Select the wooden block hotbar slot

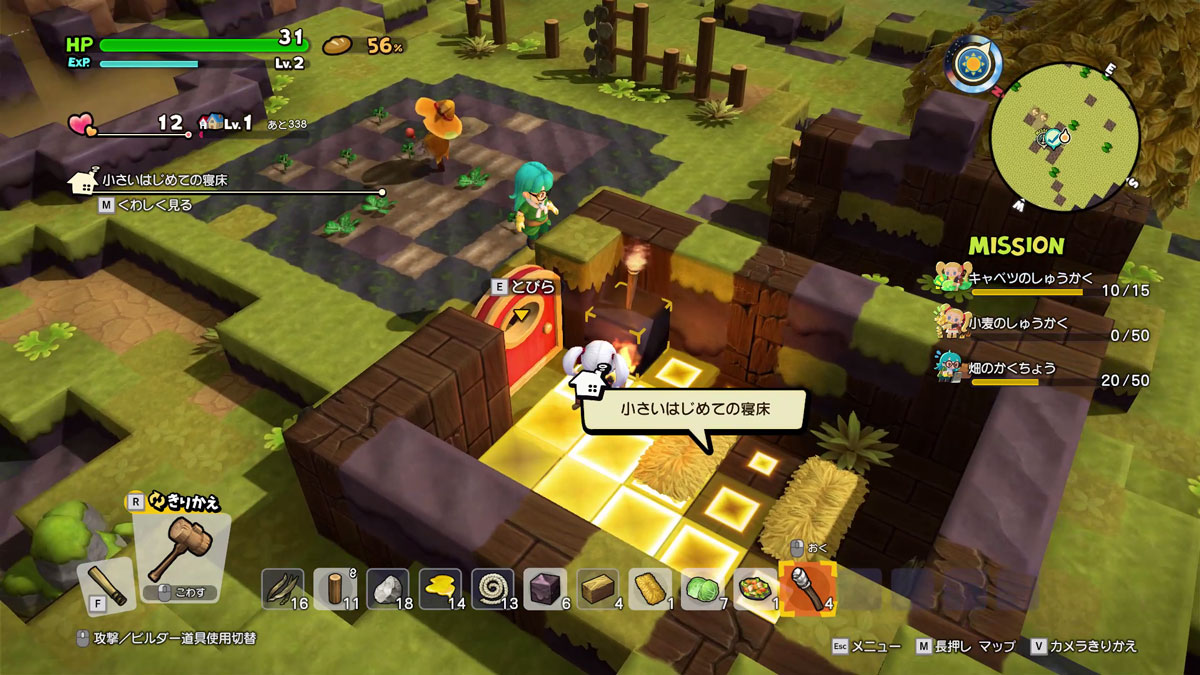tap(597, 588)
